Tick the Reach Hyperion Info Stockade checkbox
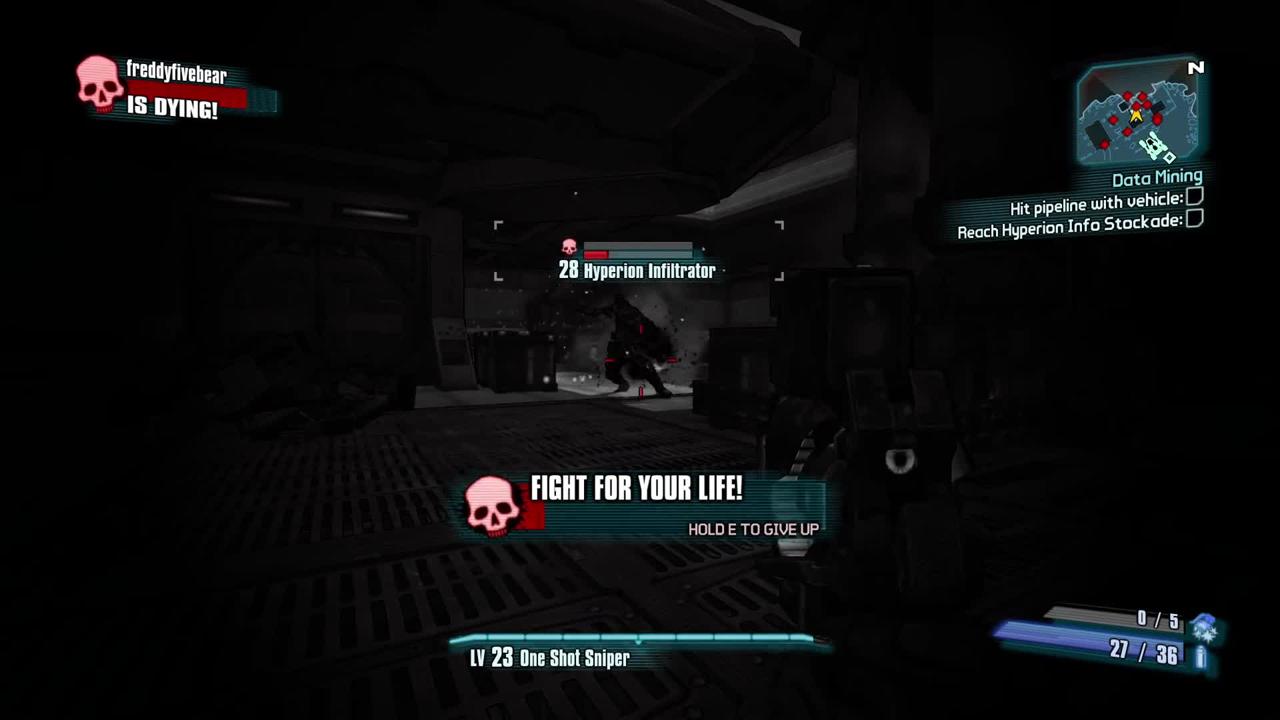This screenshot has height=720, width=1280. coord(1194,220)
